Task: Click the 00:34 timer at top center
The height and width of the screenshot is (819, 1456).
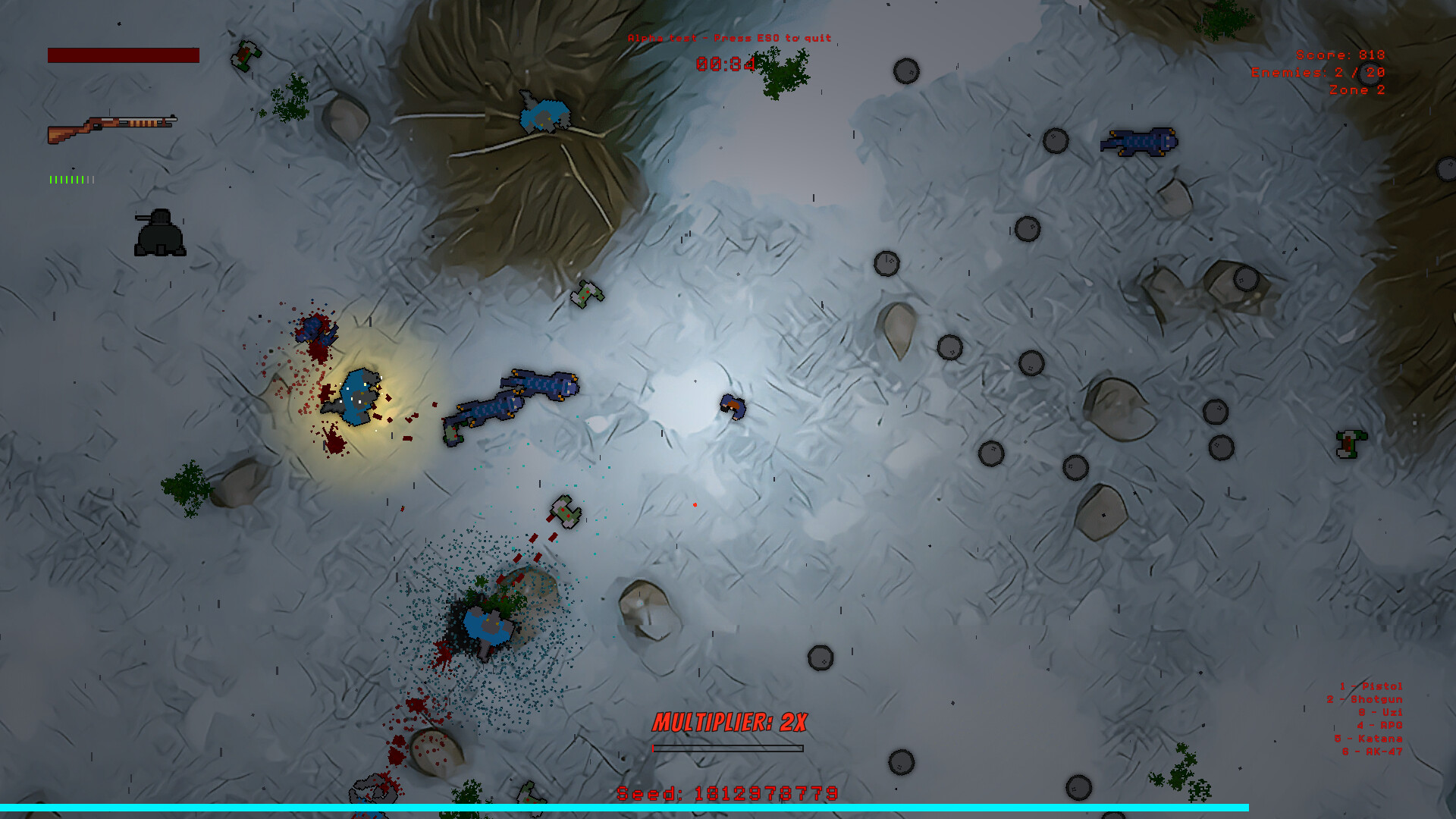Action: [726, 64]
